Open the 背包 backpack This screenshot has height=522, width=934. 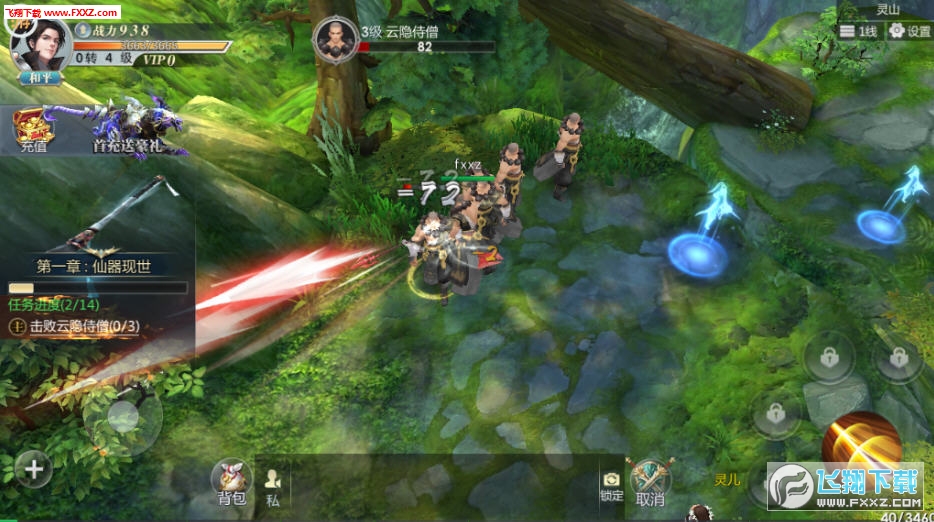coord(232,481)
